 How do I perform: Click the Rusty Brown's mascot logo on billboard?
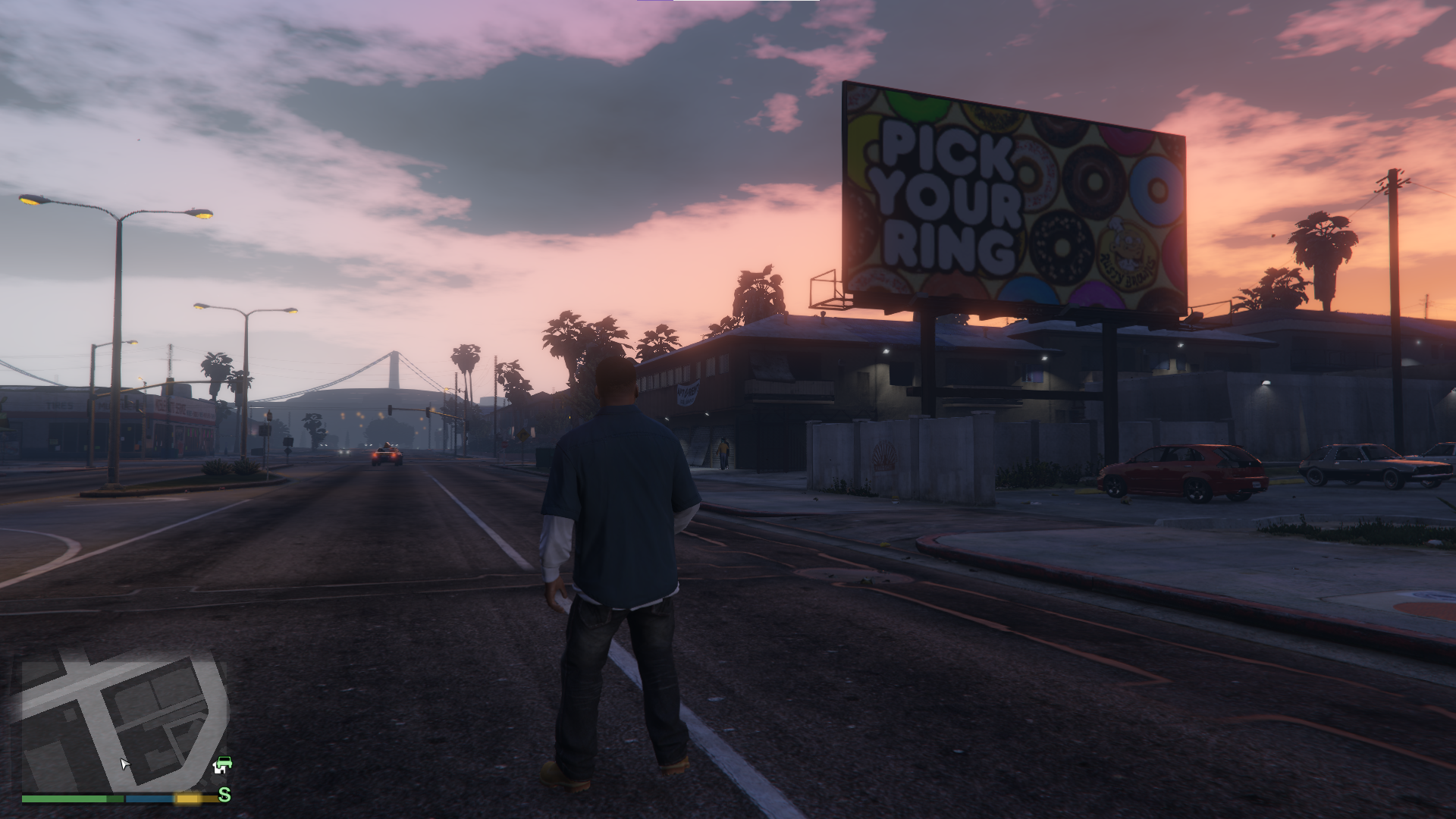pyautogui.click(x=1127, y=249)
